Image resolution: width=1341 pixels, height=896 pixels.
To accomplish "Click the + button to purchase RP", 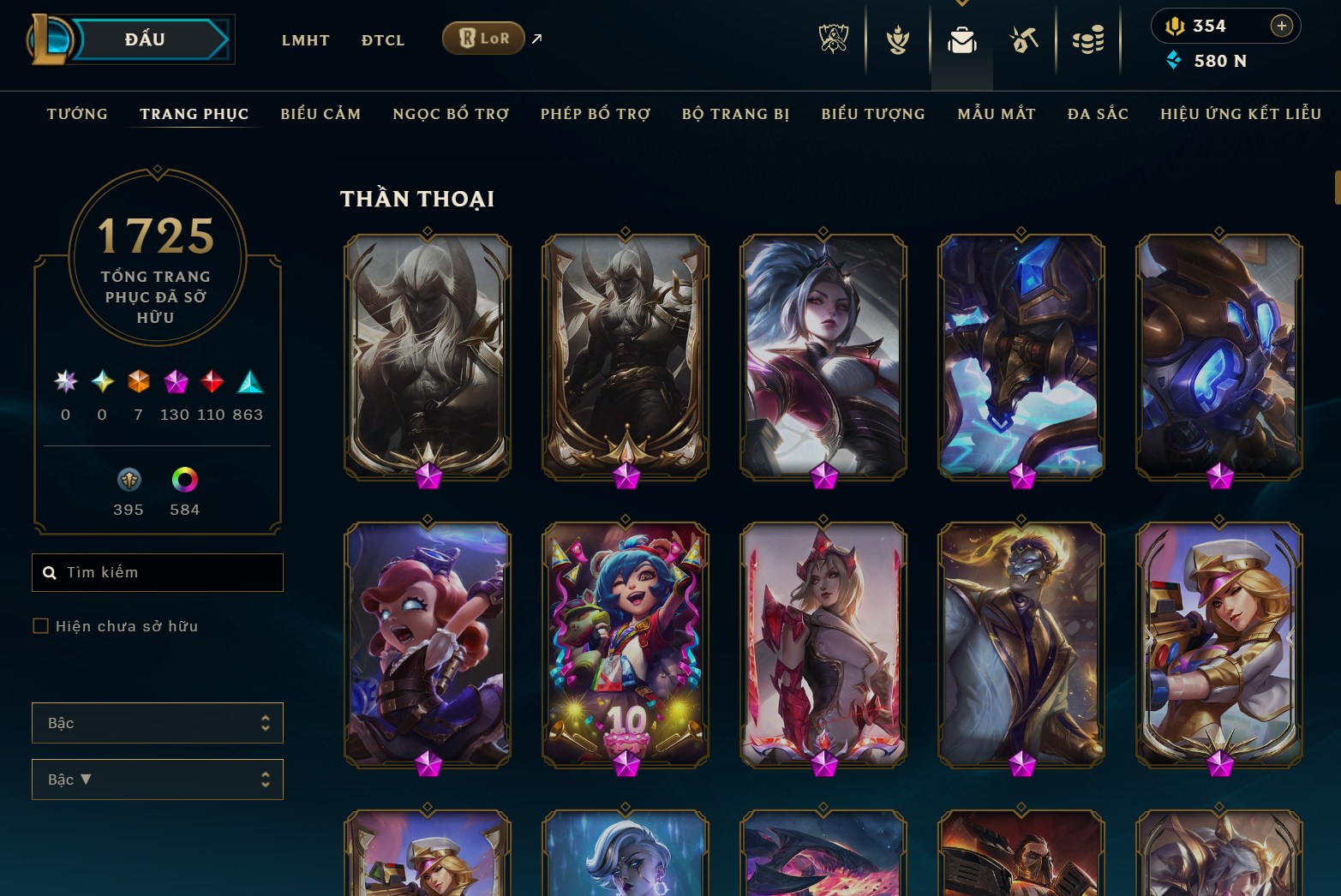I will pyautogui.click(x=1282, y=26).
